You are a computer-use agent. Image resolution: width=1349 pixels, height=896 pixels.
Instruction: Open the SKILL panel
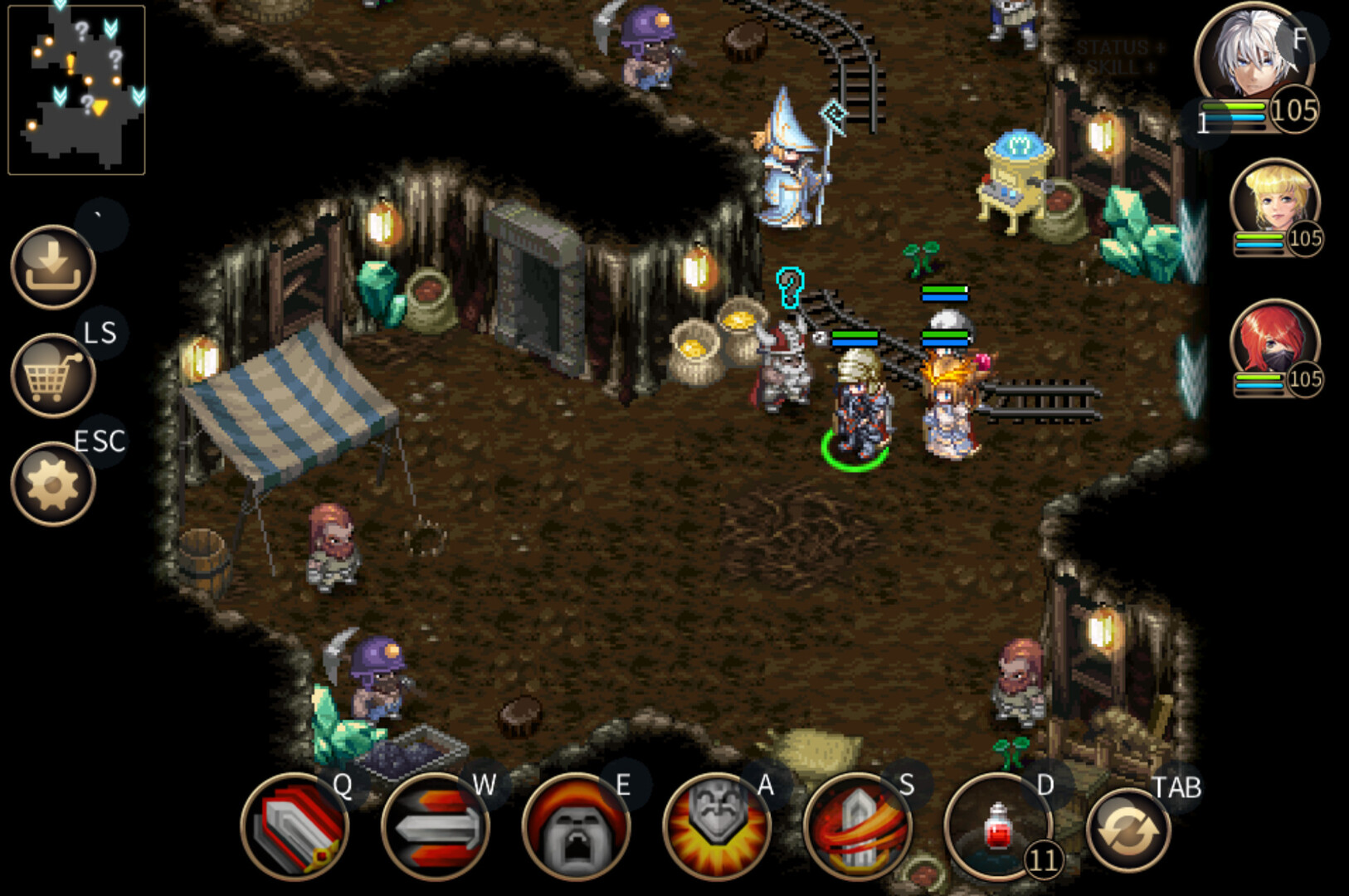tap(1114, 66)
